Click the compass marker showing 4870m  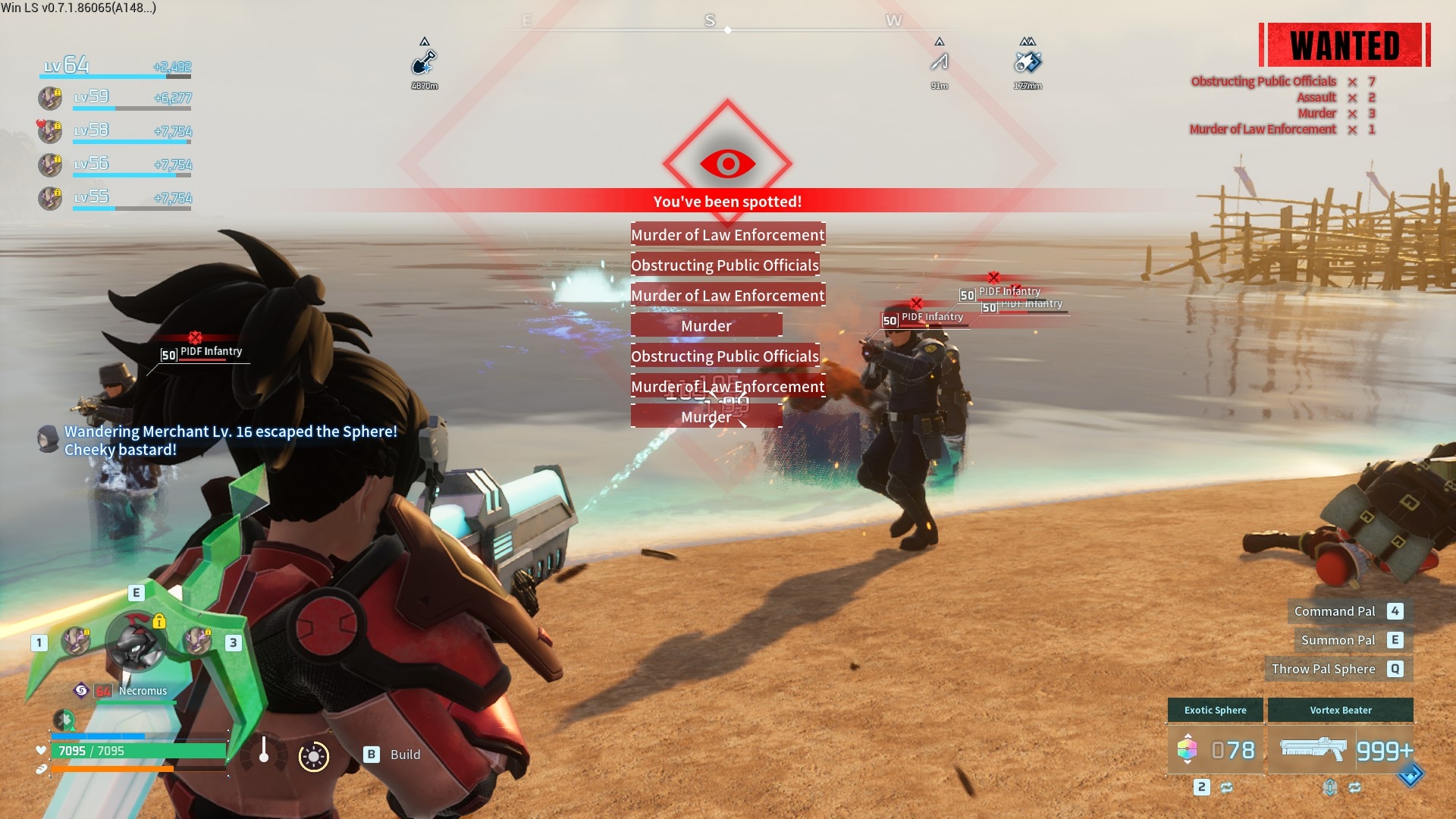point(425,62)
